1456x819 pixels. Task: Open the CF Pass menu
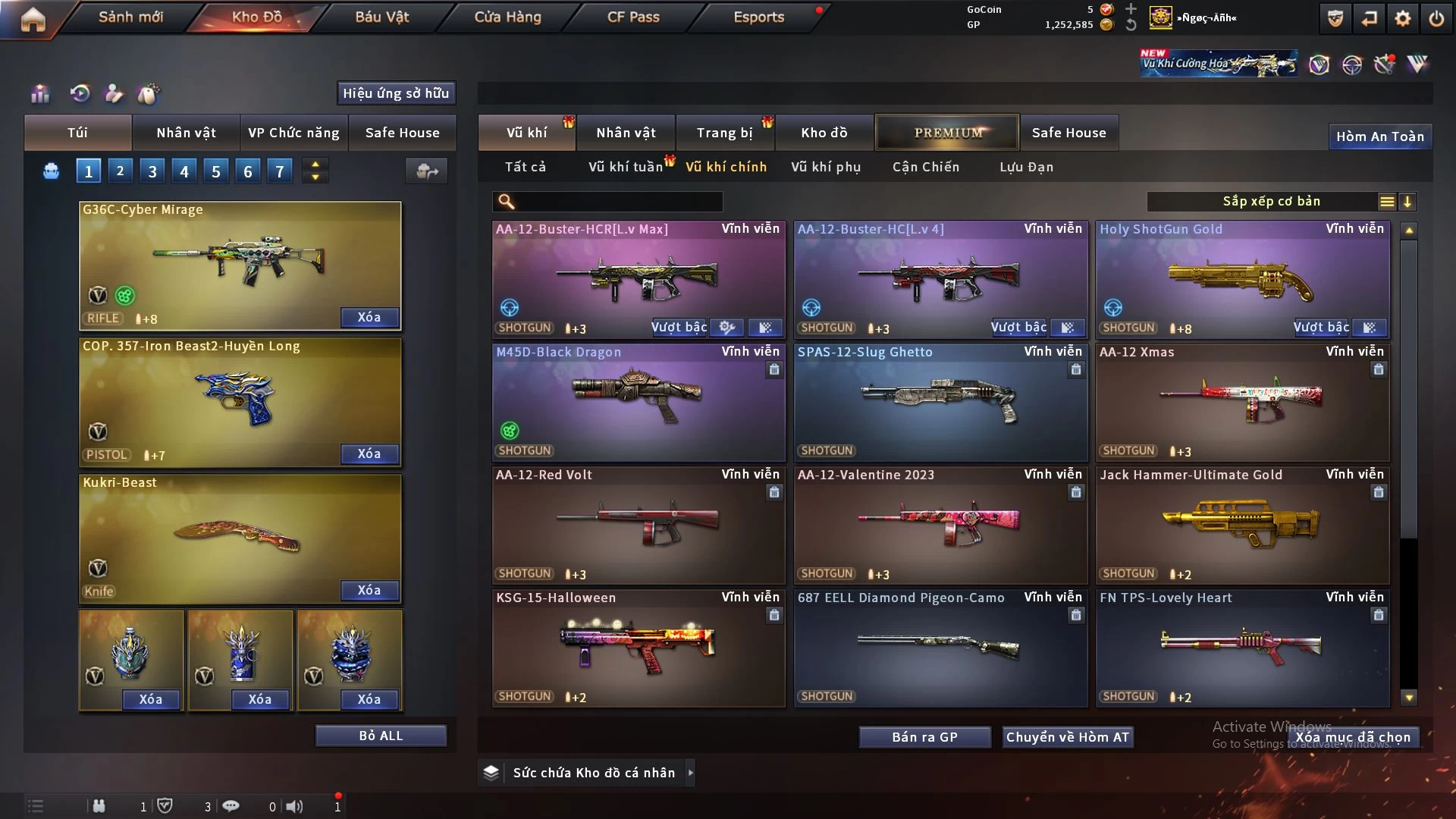click(633, 17)
